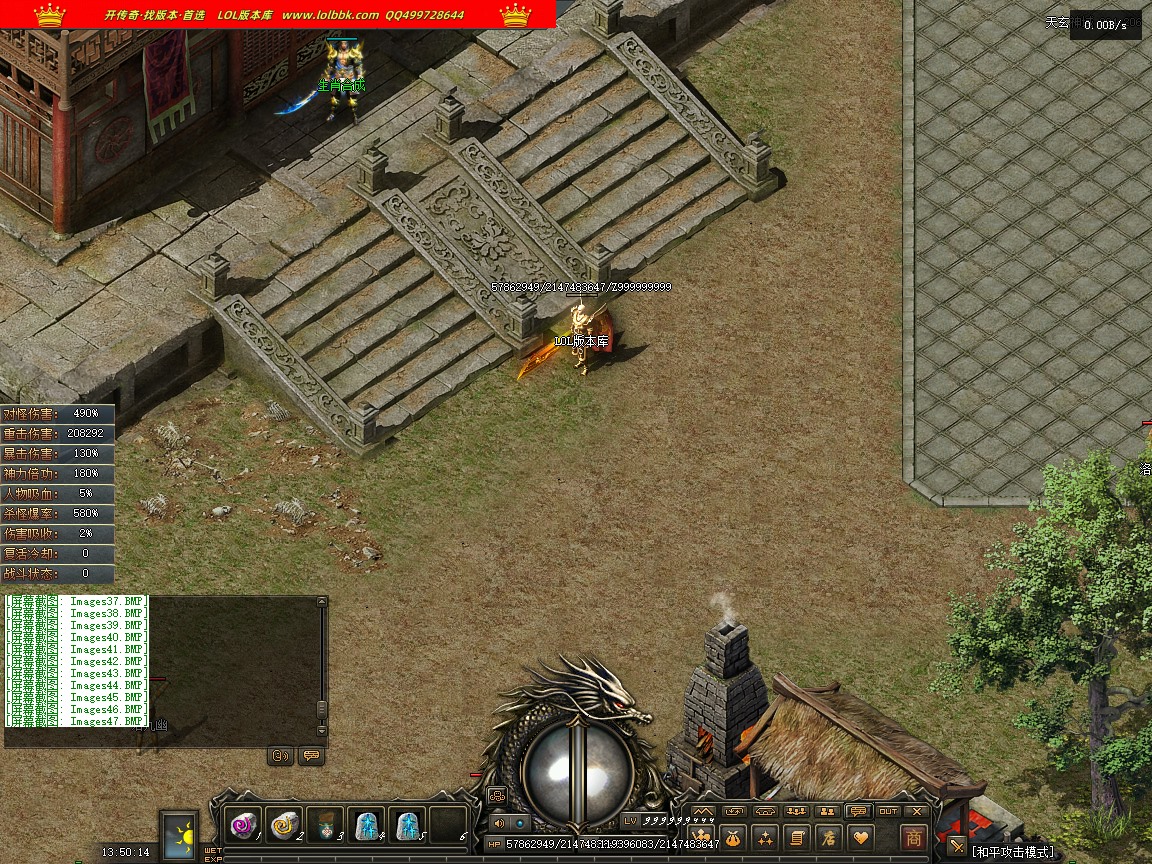Viewport: 1152px width, 864px height.
Task: Select the potion pouch in slot 3
Action: click(x=325, y=825)
